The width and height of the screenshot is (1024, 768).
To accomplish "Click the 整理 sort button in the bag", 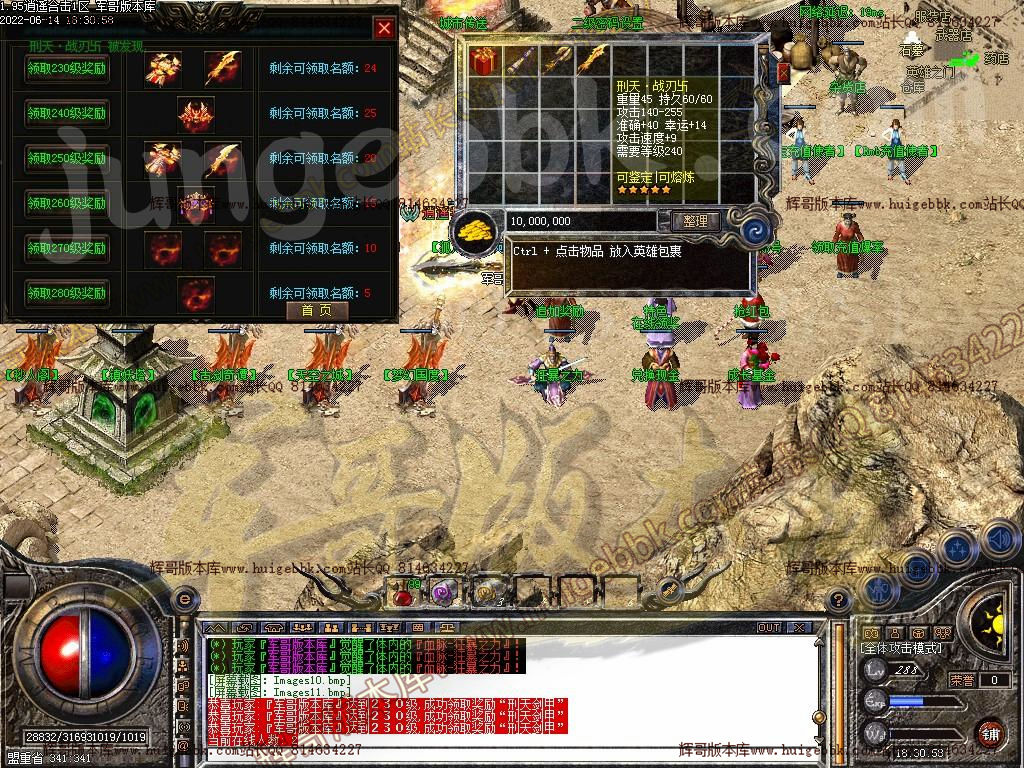I will 695,221.
